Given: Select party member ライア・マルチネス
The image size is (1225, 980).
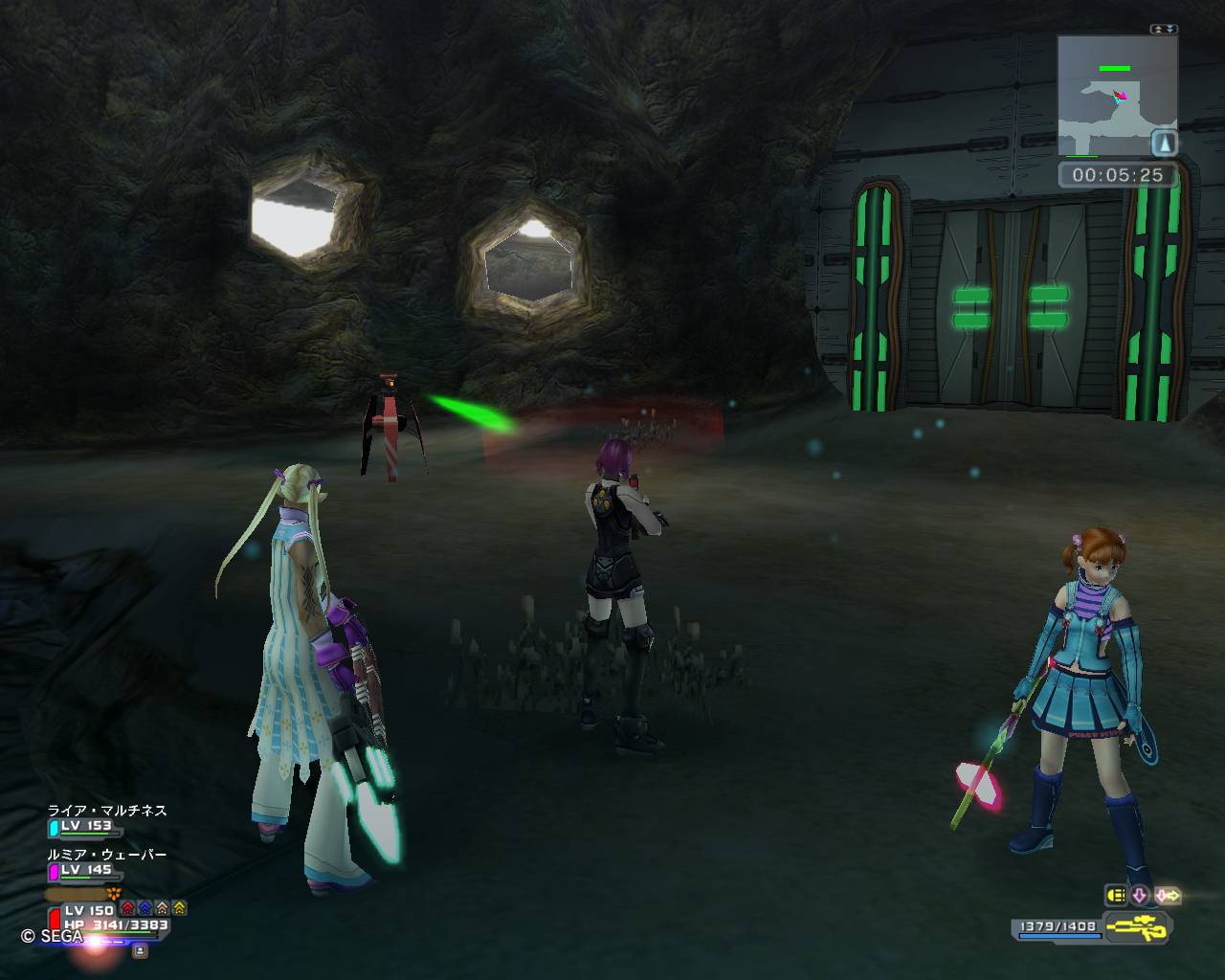Looking at the screenshot, I should [x=107, y=811].
